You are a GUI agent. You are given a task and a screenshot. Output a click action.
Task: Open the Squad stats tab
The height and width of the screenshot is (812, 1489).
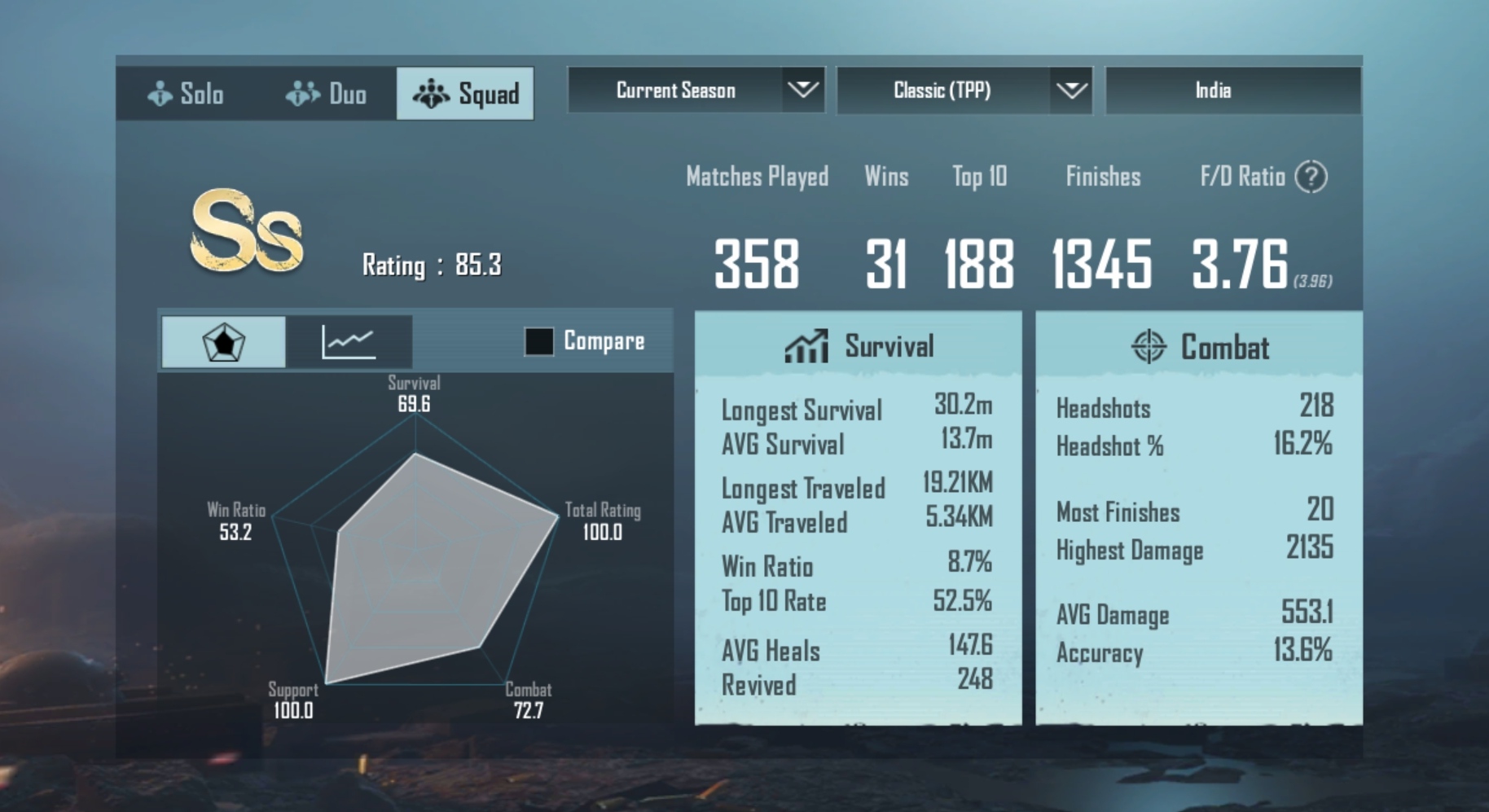(465, 94)
